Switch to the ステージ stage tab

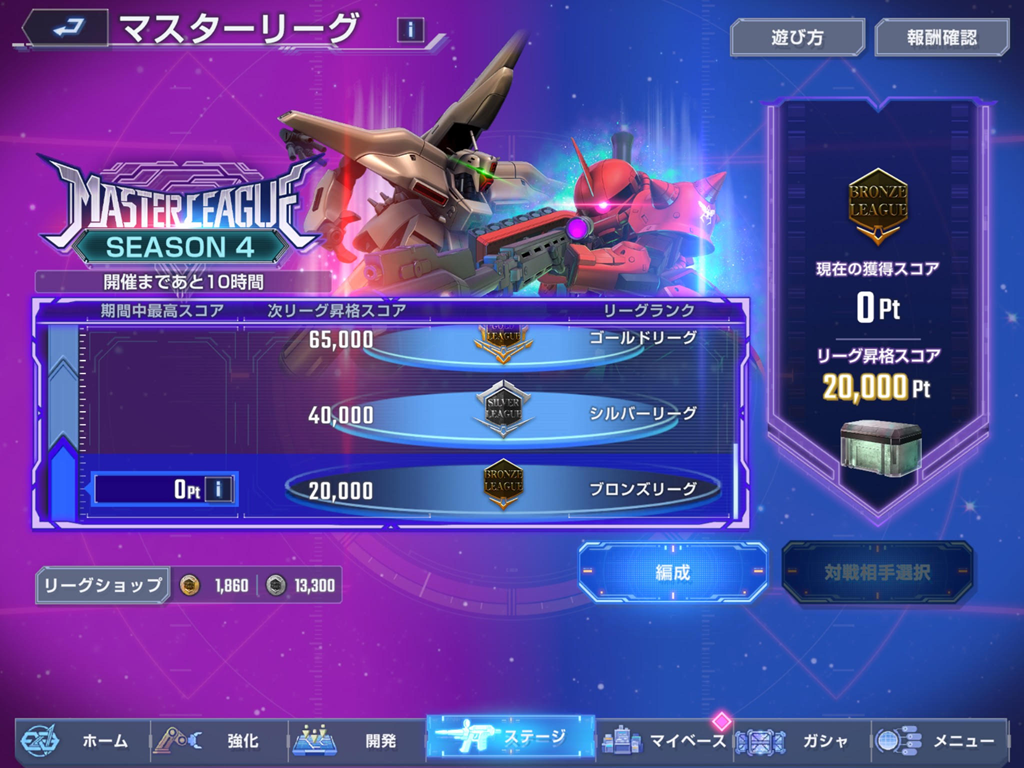coord(510,739)
